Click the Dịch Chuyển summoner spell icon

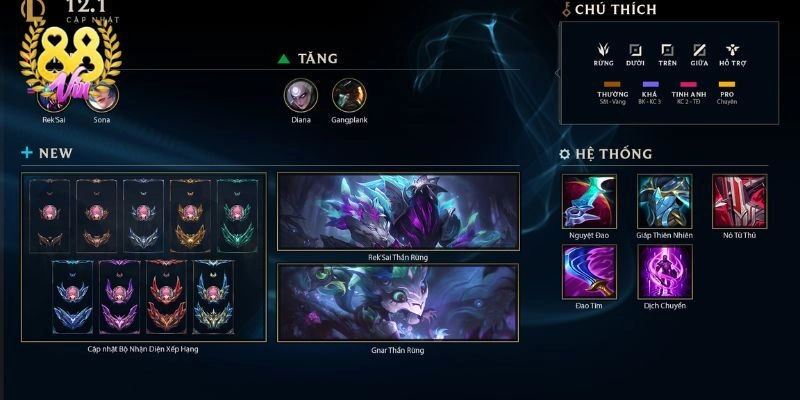click(x=662, y=270)
